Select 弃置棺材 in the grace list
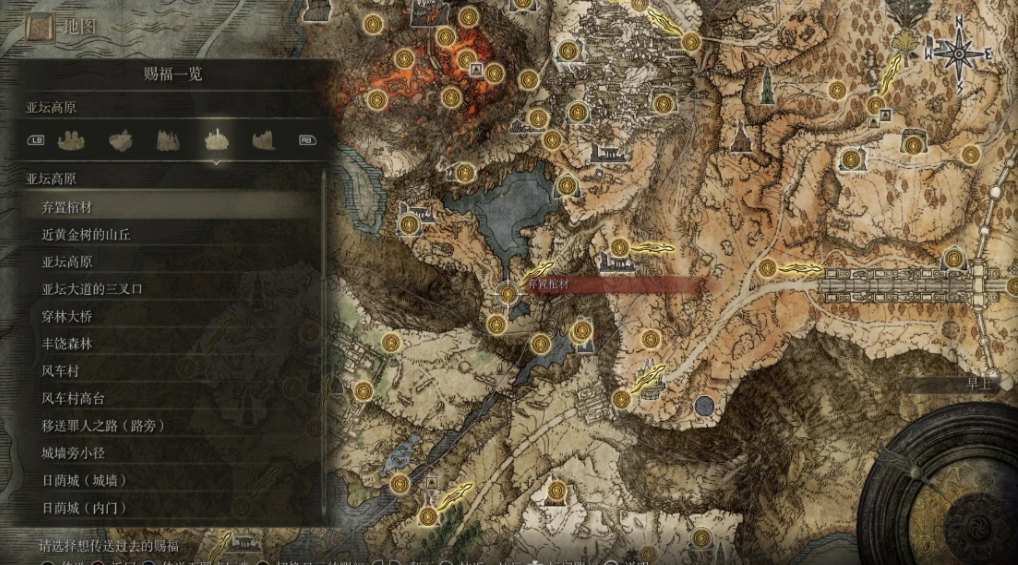 click(x=170, y=207)
